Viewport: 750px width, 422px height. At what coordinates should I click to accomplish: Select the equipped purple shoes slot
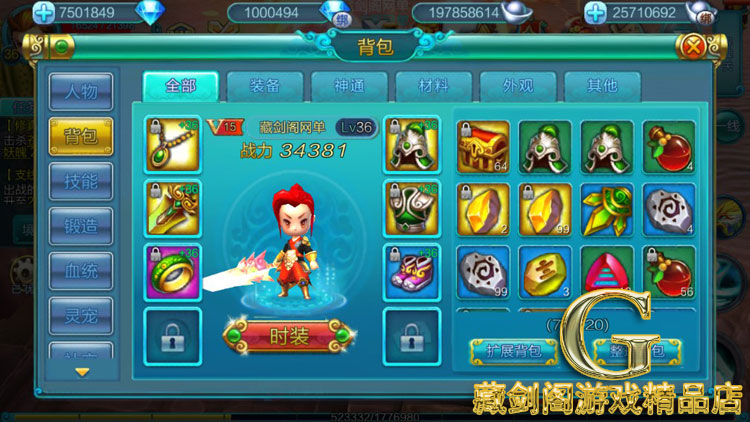(x=411, y=272)
